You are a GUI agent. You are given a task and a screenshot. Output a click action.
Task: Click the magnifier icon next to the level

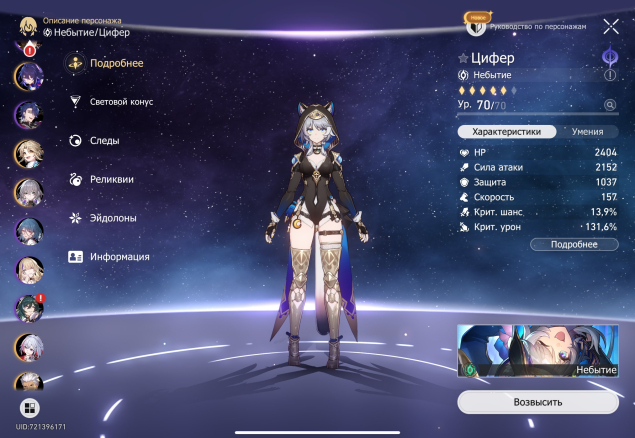pos(610,104)
